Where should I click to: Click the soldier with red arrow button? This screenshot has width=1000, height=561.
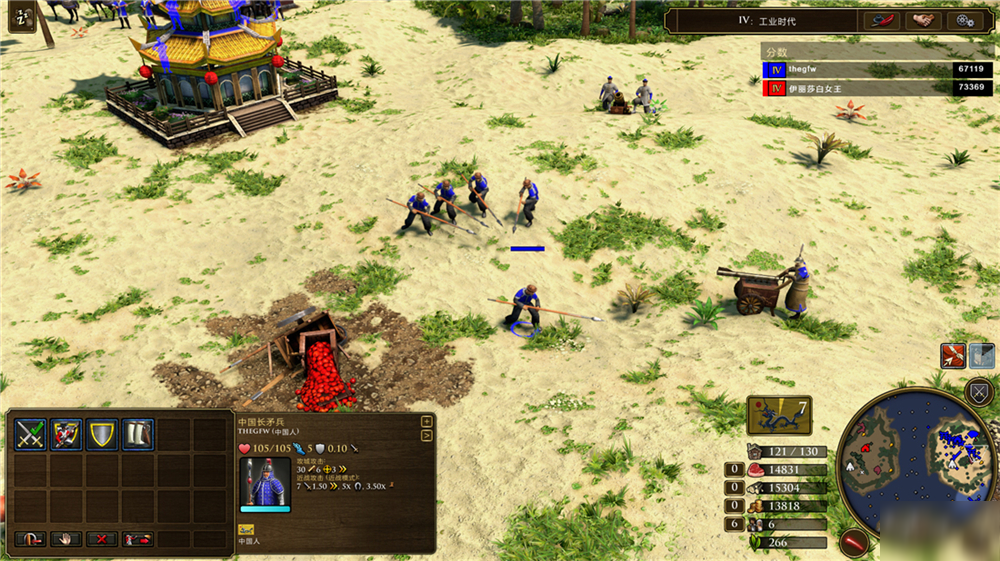137,539
